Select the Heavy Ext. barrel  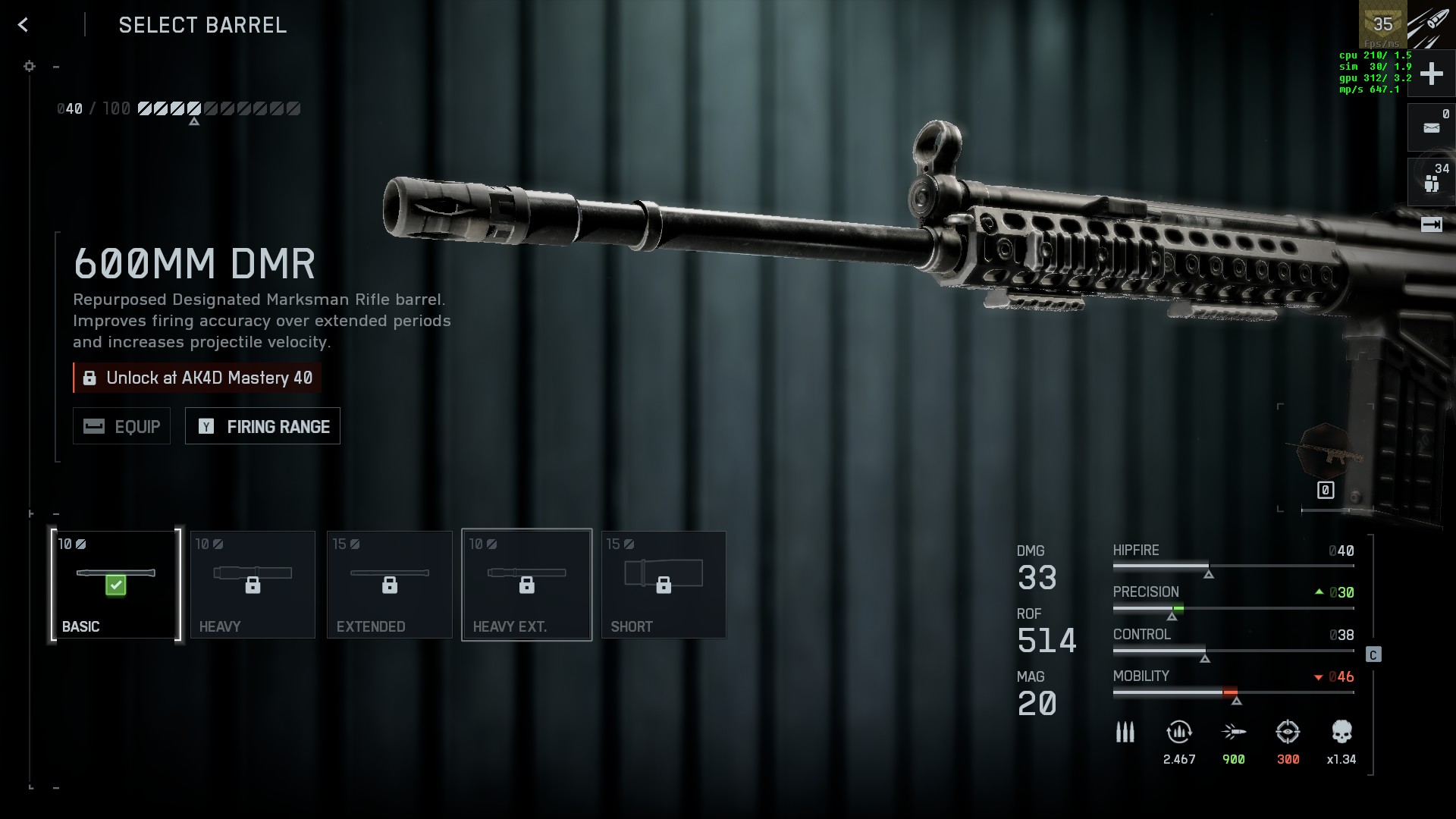(526, 585)
